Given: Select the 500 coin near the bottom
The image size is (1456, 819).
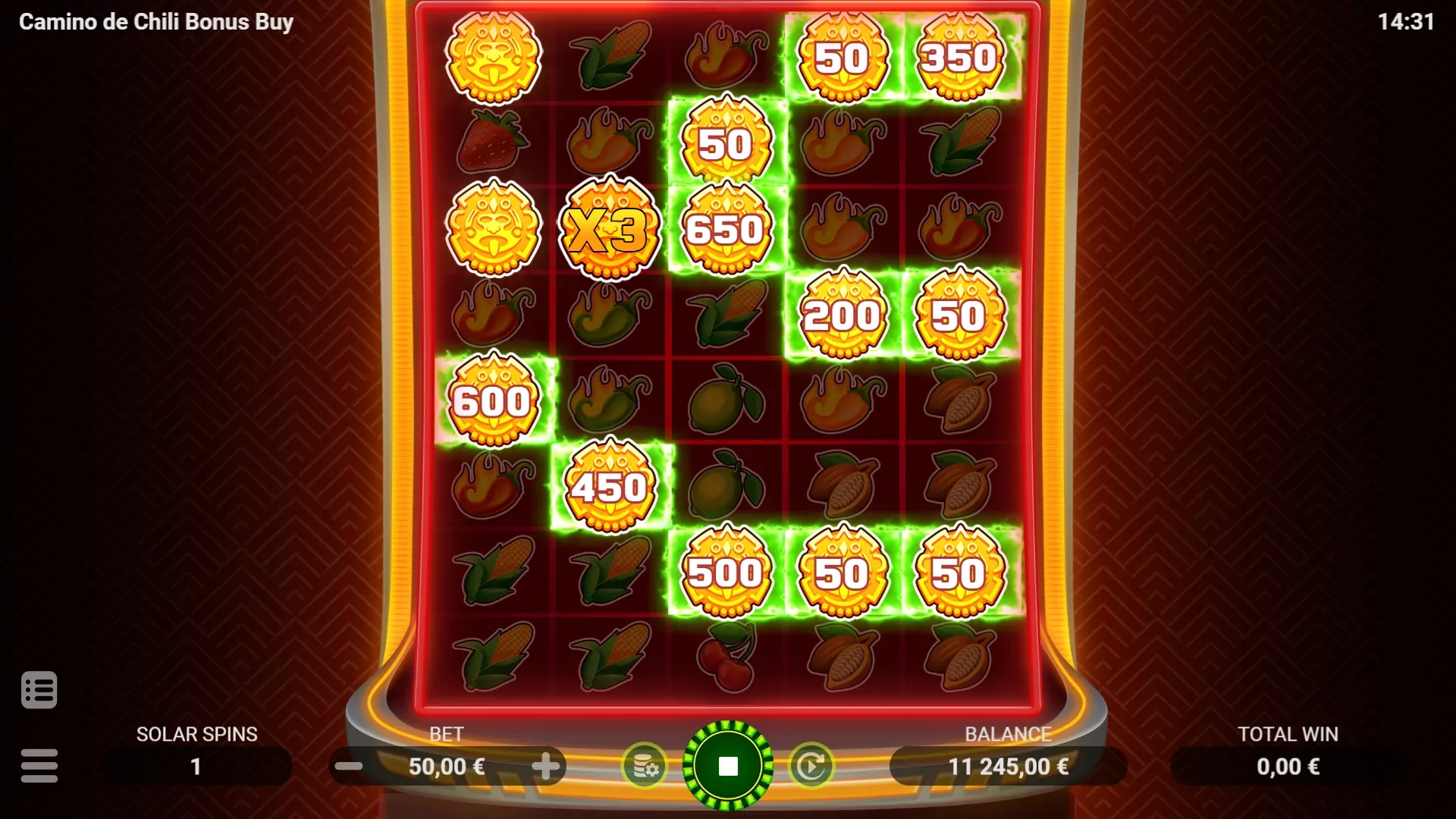Looking at the screenshot, I should (724, 573).
